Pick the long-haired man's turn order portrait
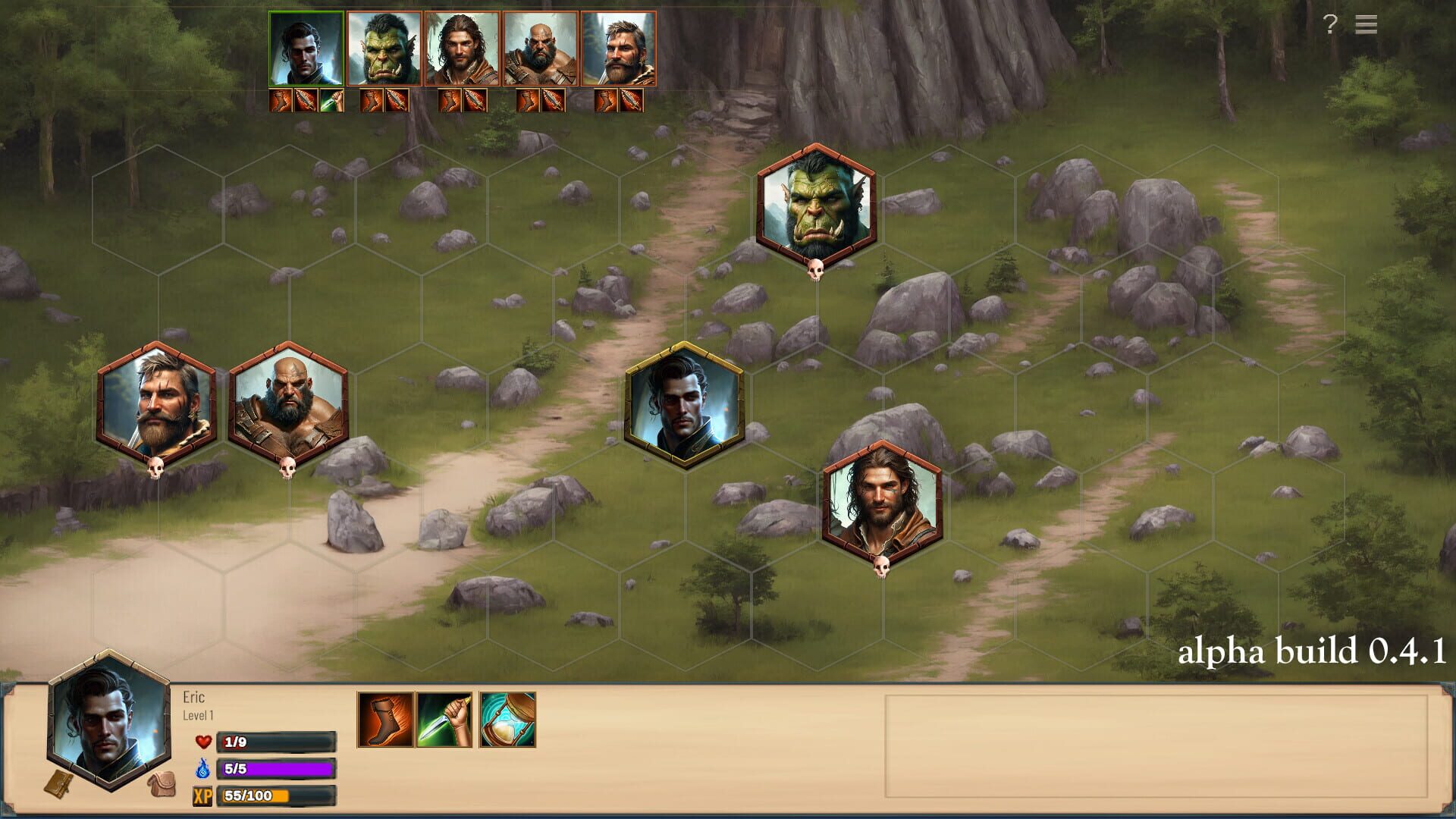This screenshot has width=1456, height=819. click(x=462, y=49)
